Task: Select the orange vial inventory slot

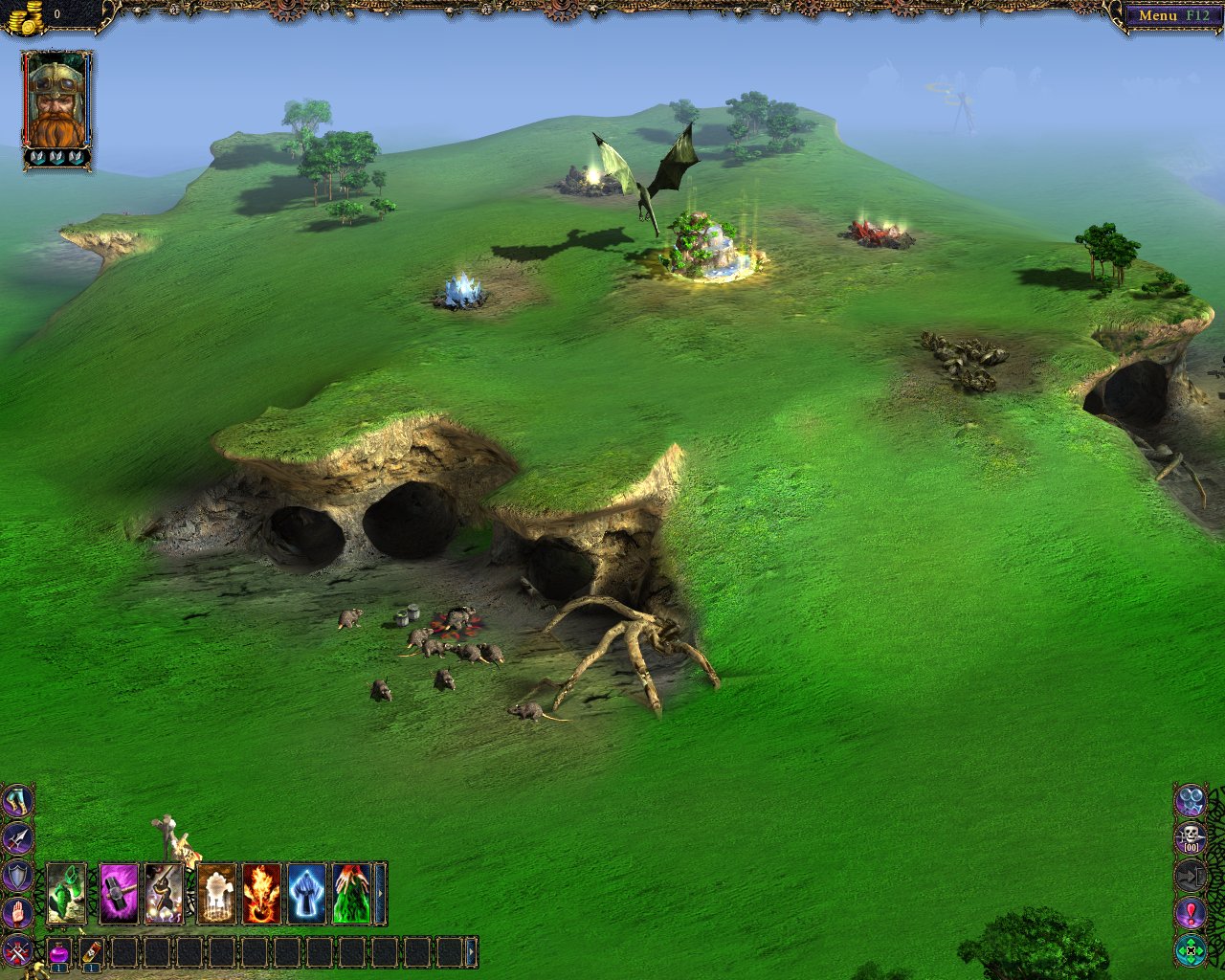Action: 92,953
